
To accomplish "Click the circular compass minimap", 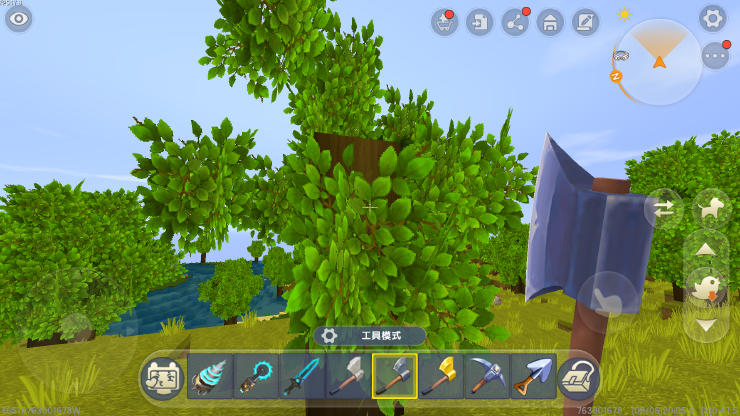I will click(x=659, y=62).
